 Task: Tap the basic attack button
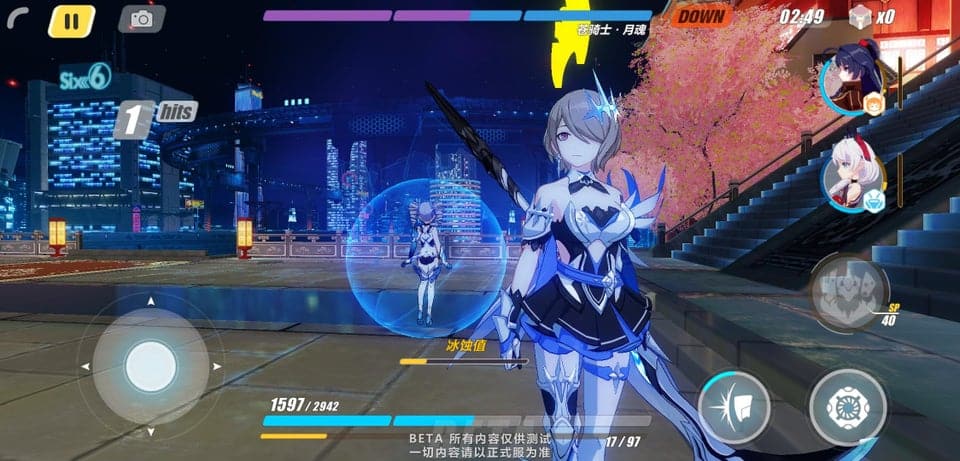point(847,407)
